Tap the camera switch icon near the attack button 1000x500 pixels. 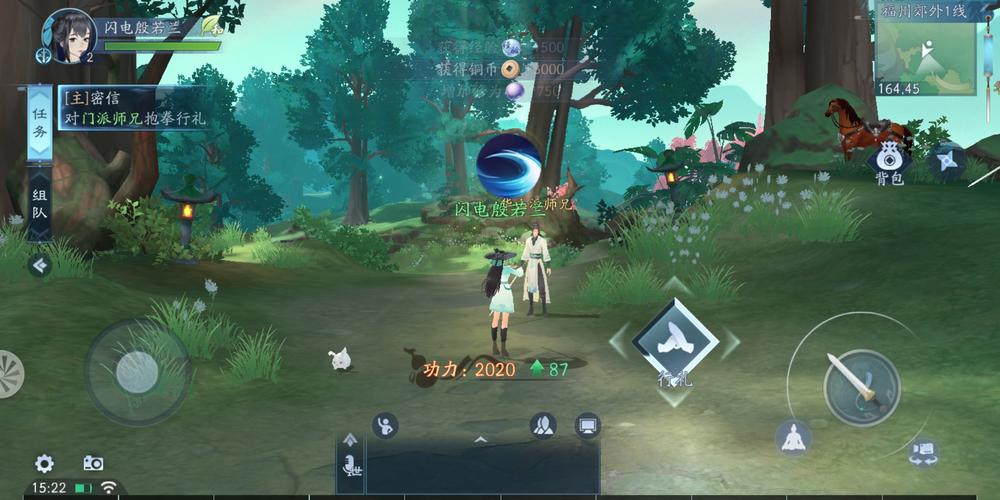click(x=923, y=453)
